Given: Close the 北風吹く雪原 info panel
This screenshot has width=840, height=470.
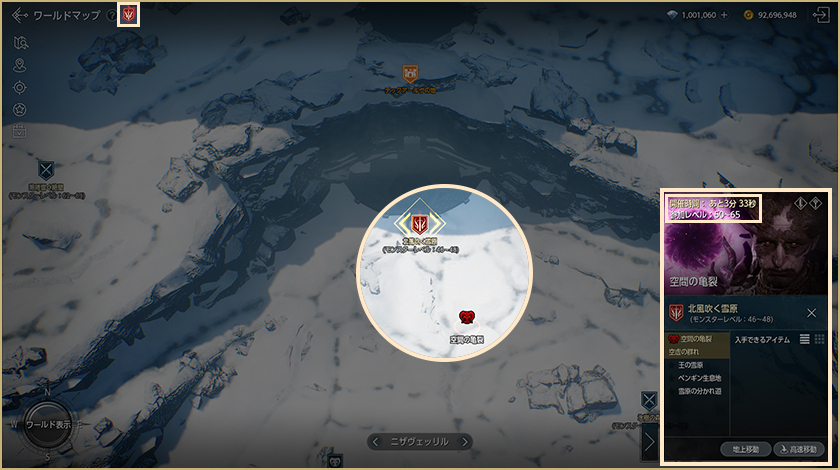Looking at the screenshot, I should [811, 313].
